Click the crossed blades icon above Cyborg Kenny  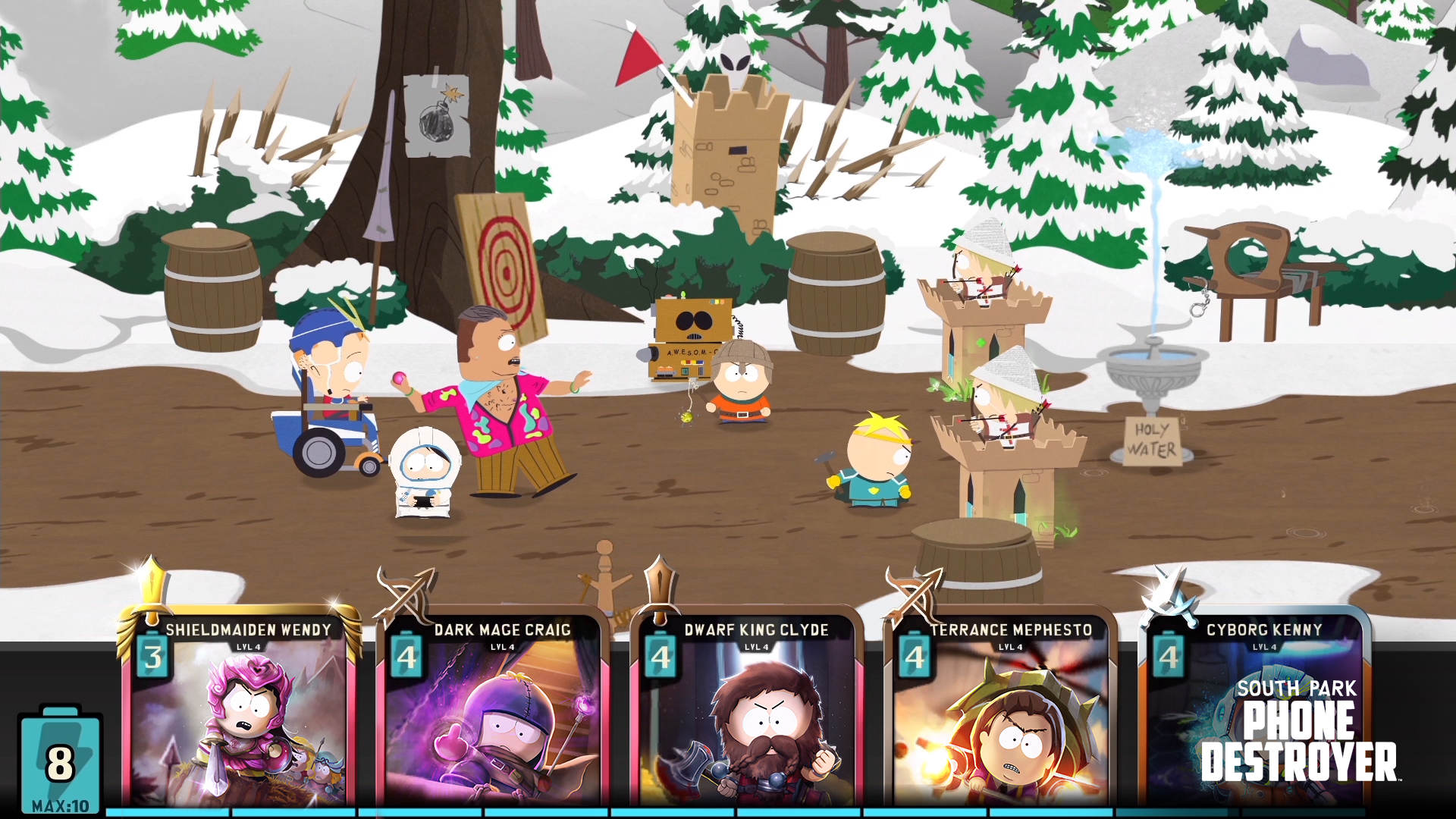tap(1166, 591)
